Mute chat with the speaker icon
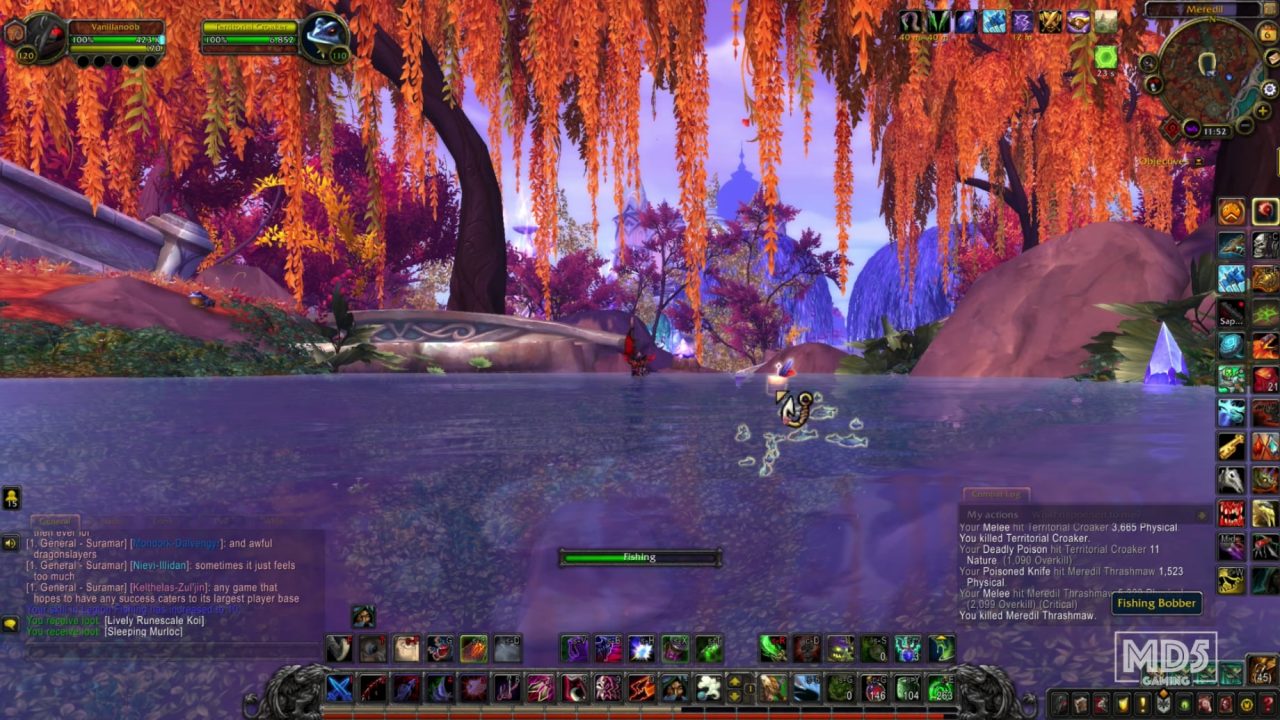Viewport: 1280px width, 720px height. coord(11,542)
